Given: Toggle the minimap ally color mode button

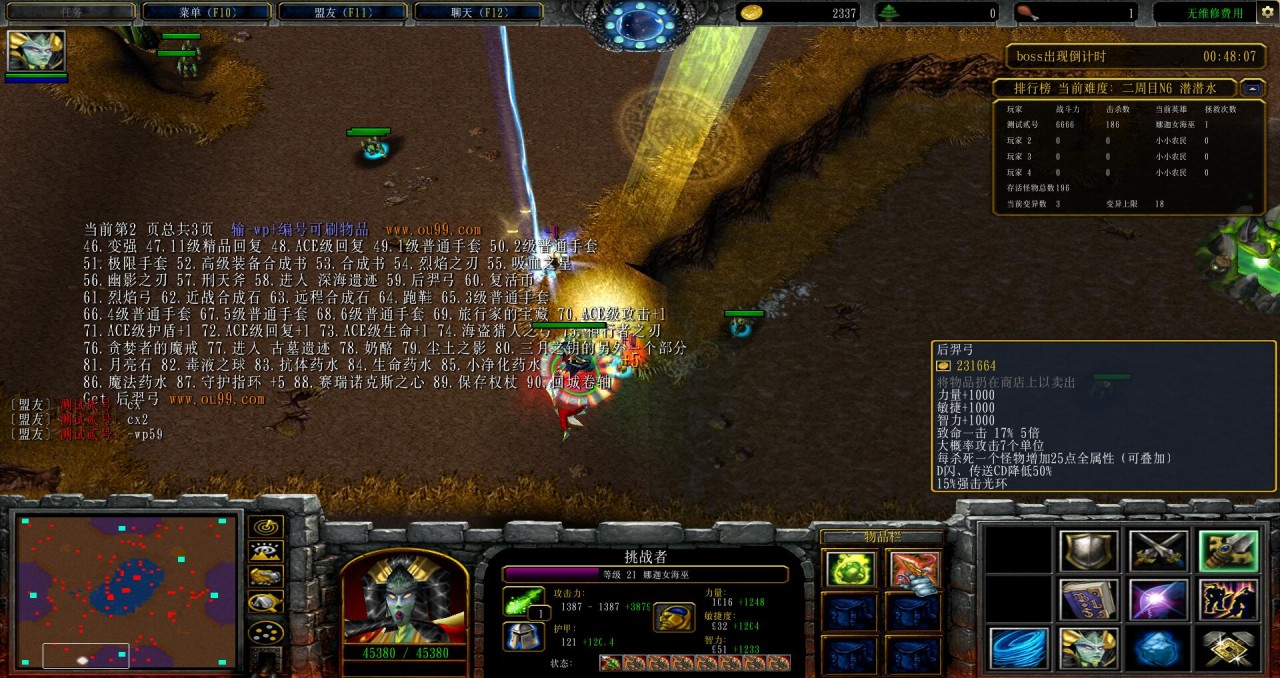Looking at the screenshot, I should [x=265, y=577].
